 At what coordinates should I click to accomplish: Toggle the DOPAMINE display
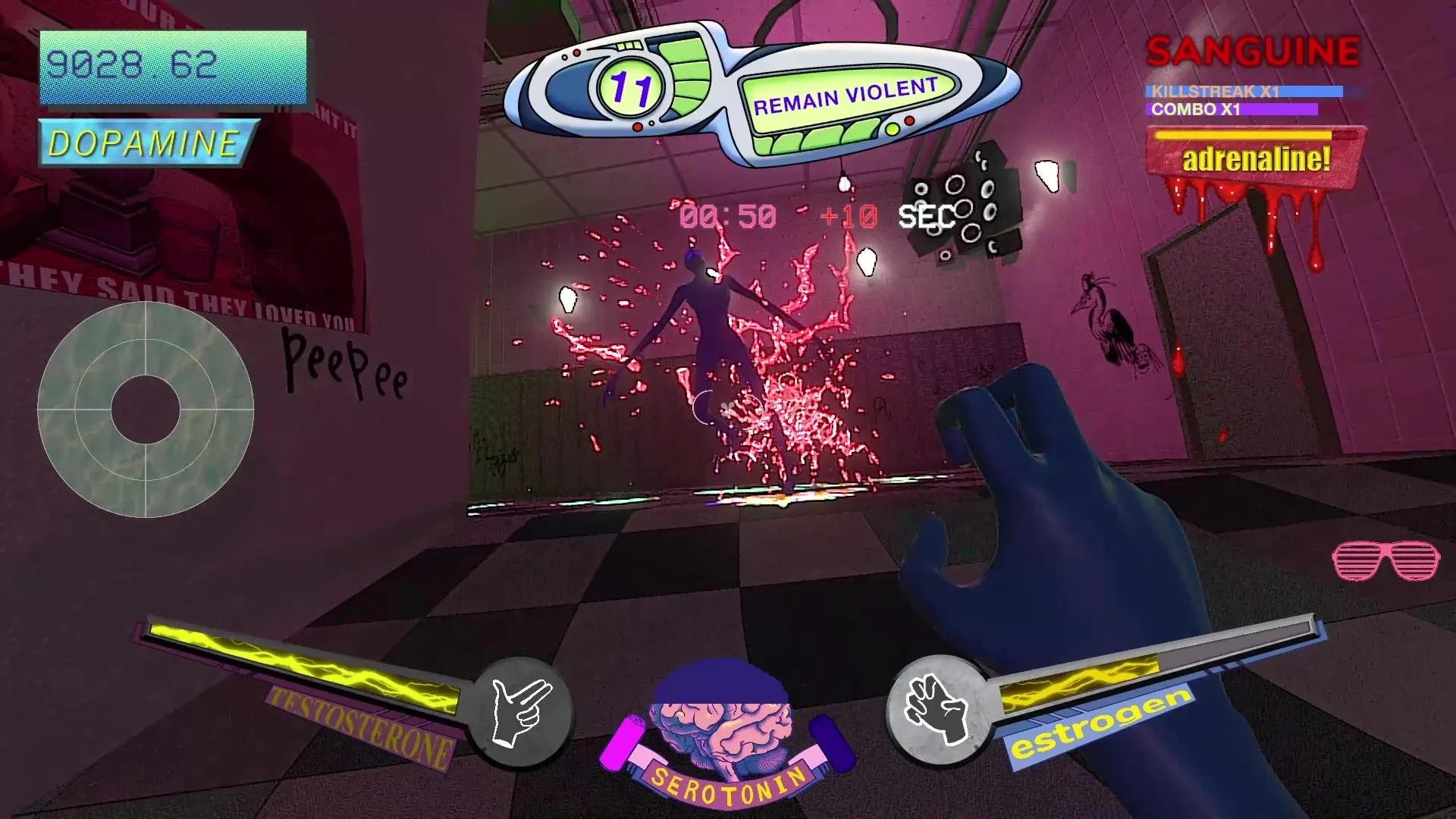coord(146,140)
